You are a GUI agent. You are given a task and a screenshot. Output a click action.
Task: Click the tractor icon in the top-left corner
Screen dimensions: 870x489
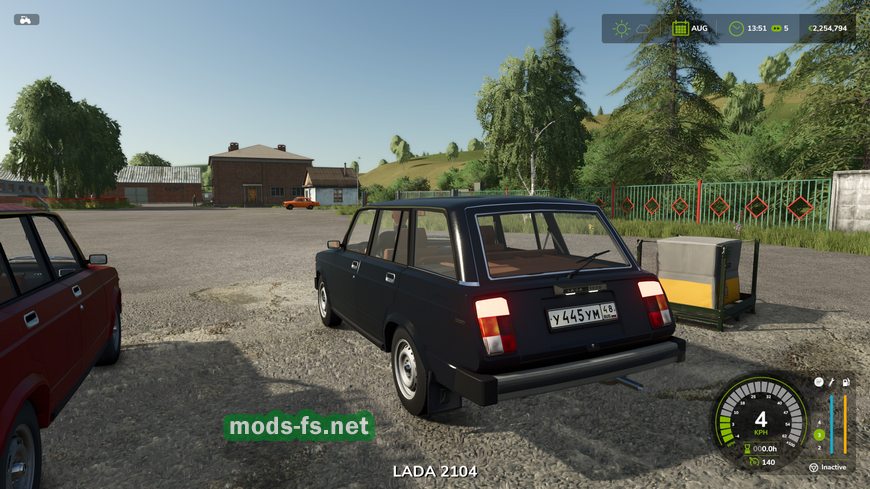[x=26, y=19]
